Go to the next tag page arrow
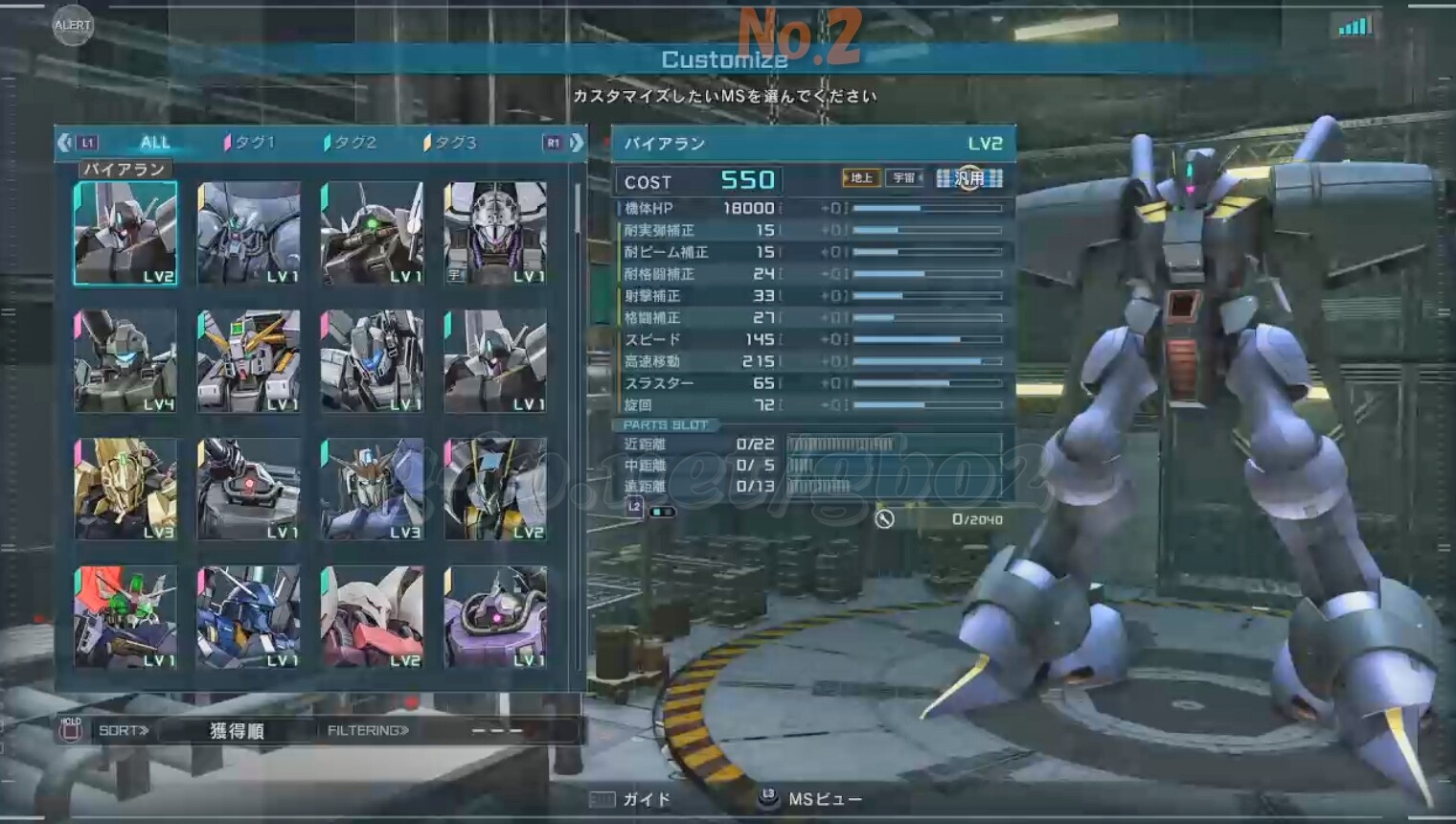 577,143
